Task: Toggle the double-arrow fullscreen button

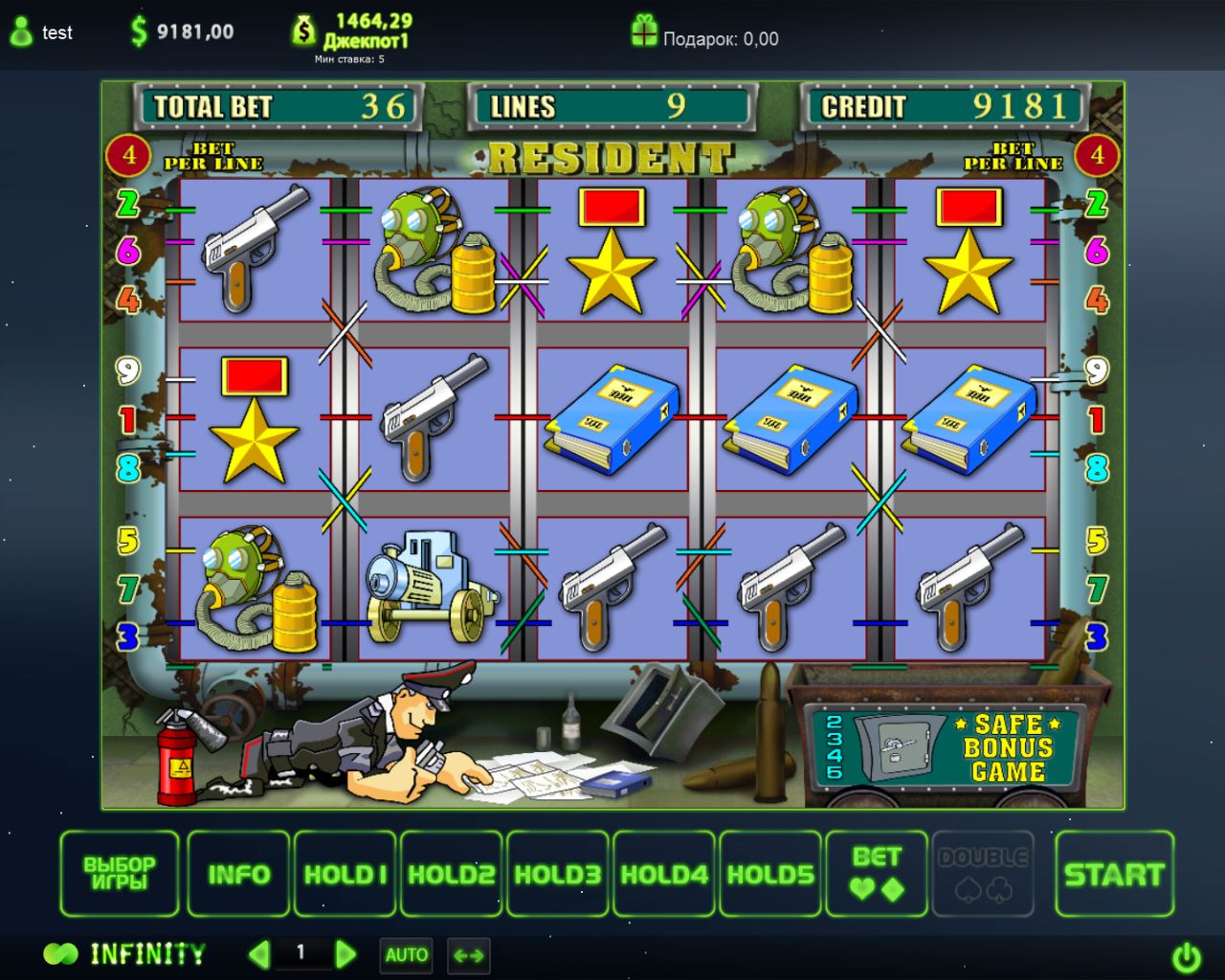Action: coord(468,954)
